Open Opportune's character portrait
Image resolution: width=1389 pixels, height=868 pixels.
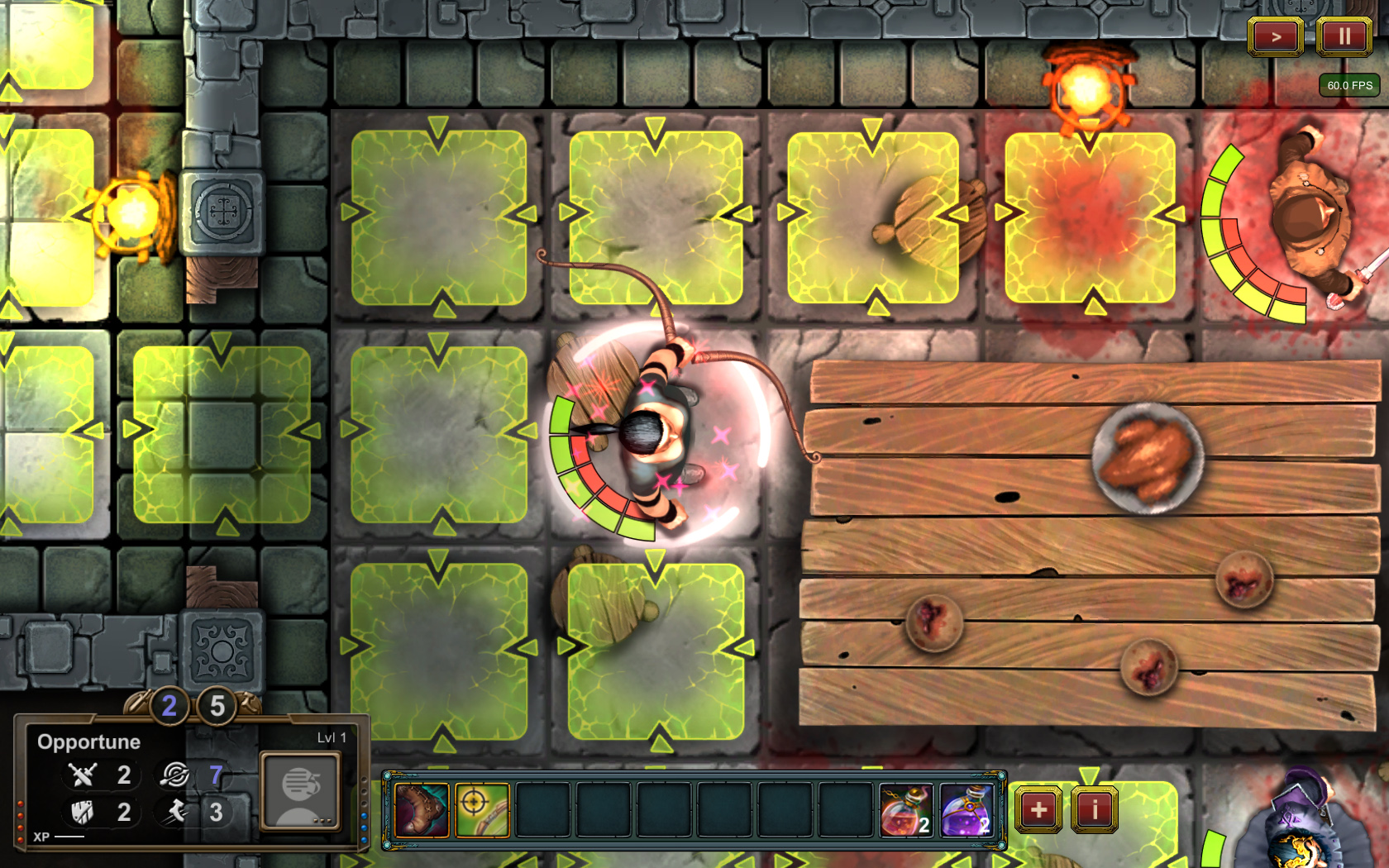(x=300, y=790)
